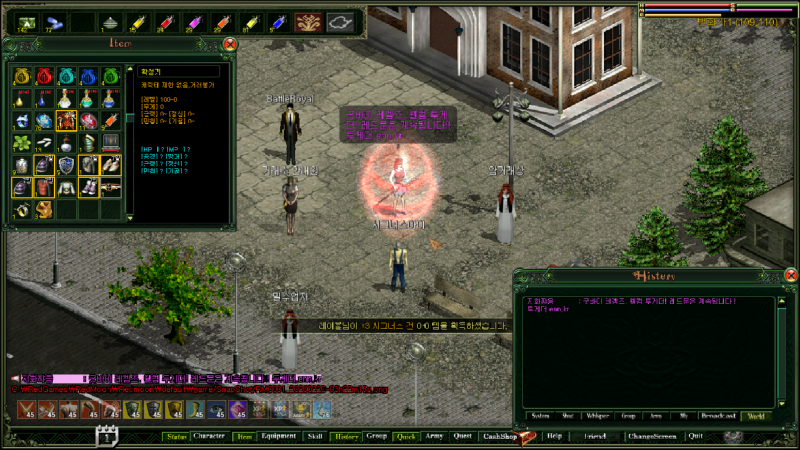Open the Help menu
The height and width of the screenshot is (450, 800).
(554, 437)
